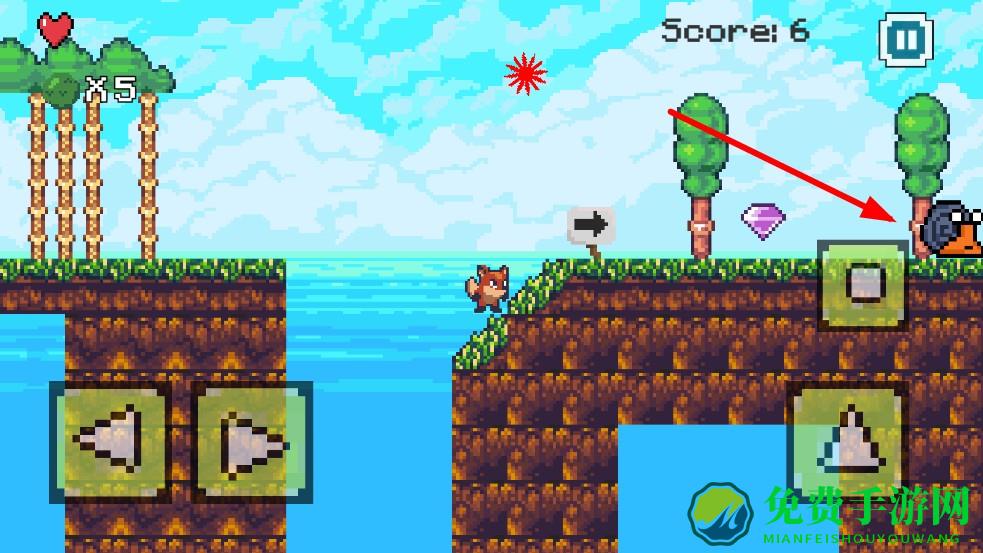Hit the up-triangle jump button
This screenshot has width=983, height=553.
tap(846, 440)
